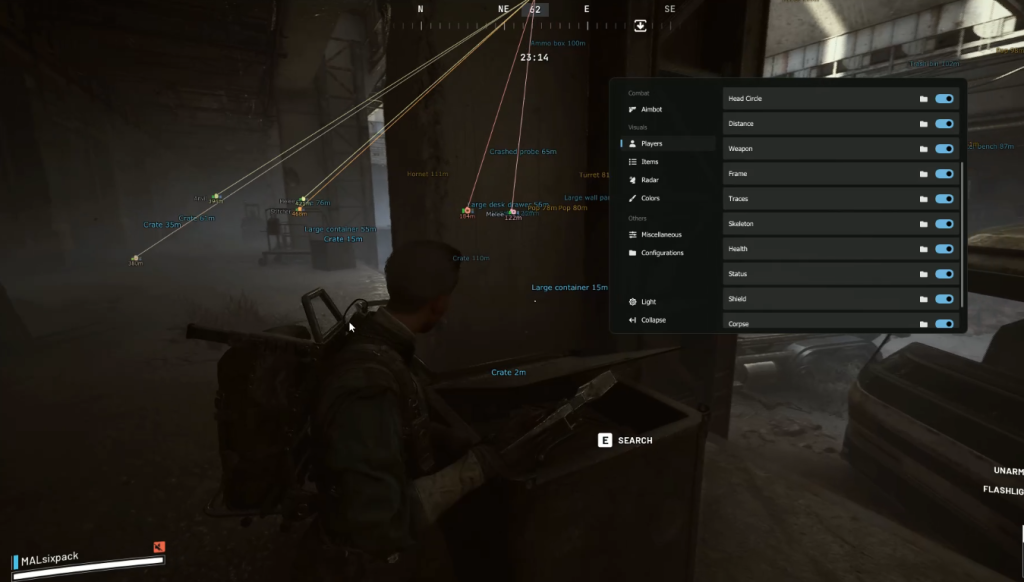Click the folder icon next to Shield
The width and height of the screenshot is (1024, 582).
point(924,299)
